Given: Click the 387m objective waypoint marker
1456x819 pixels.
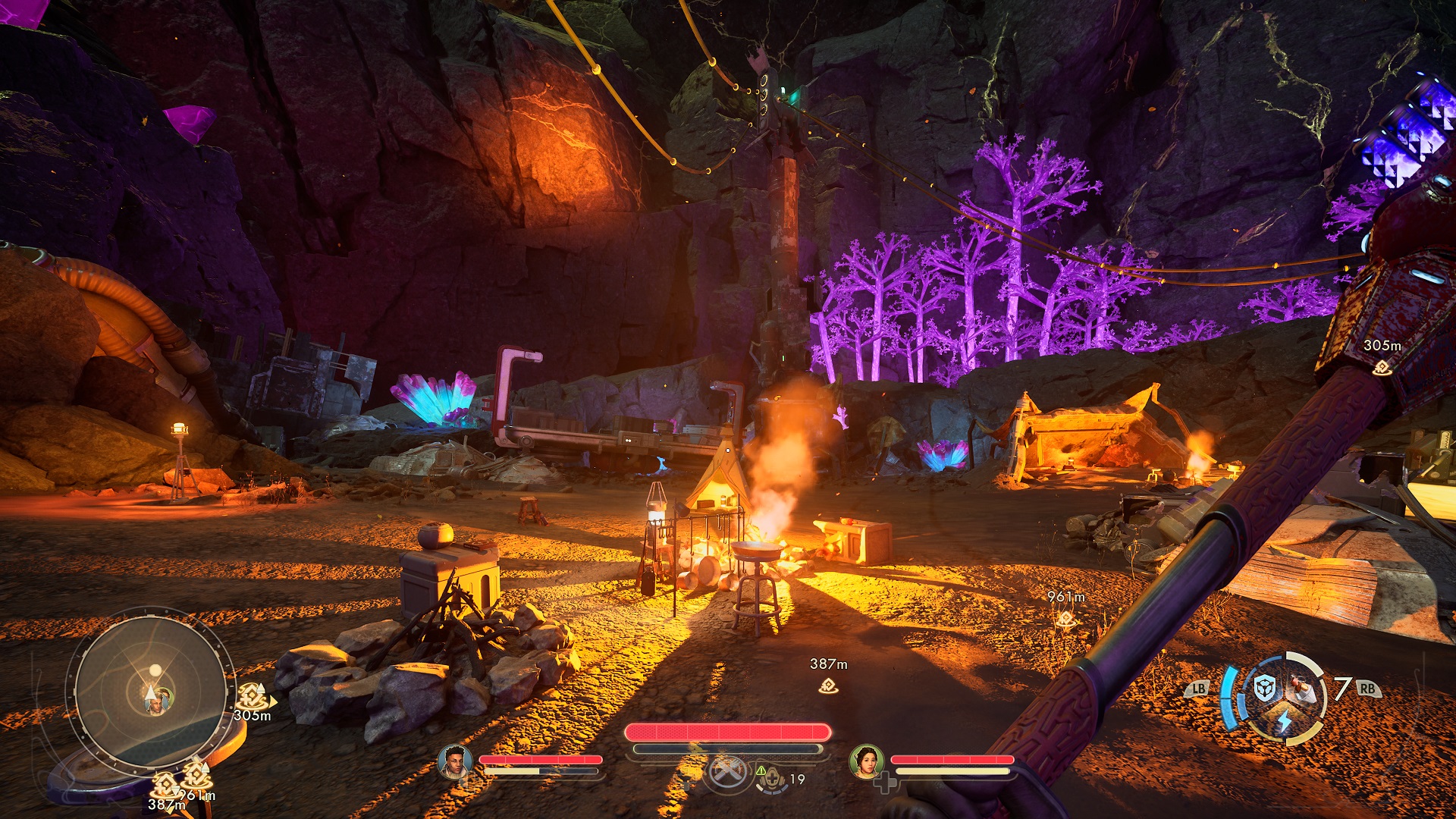Looking at the screenshot, I should [828, 686].
